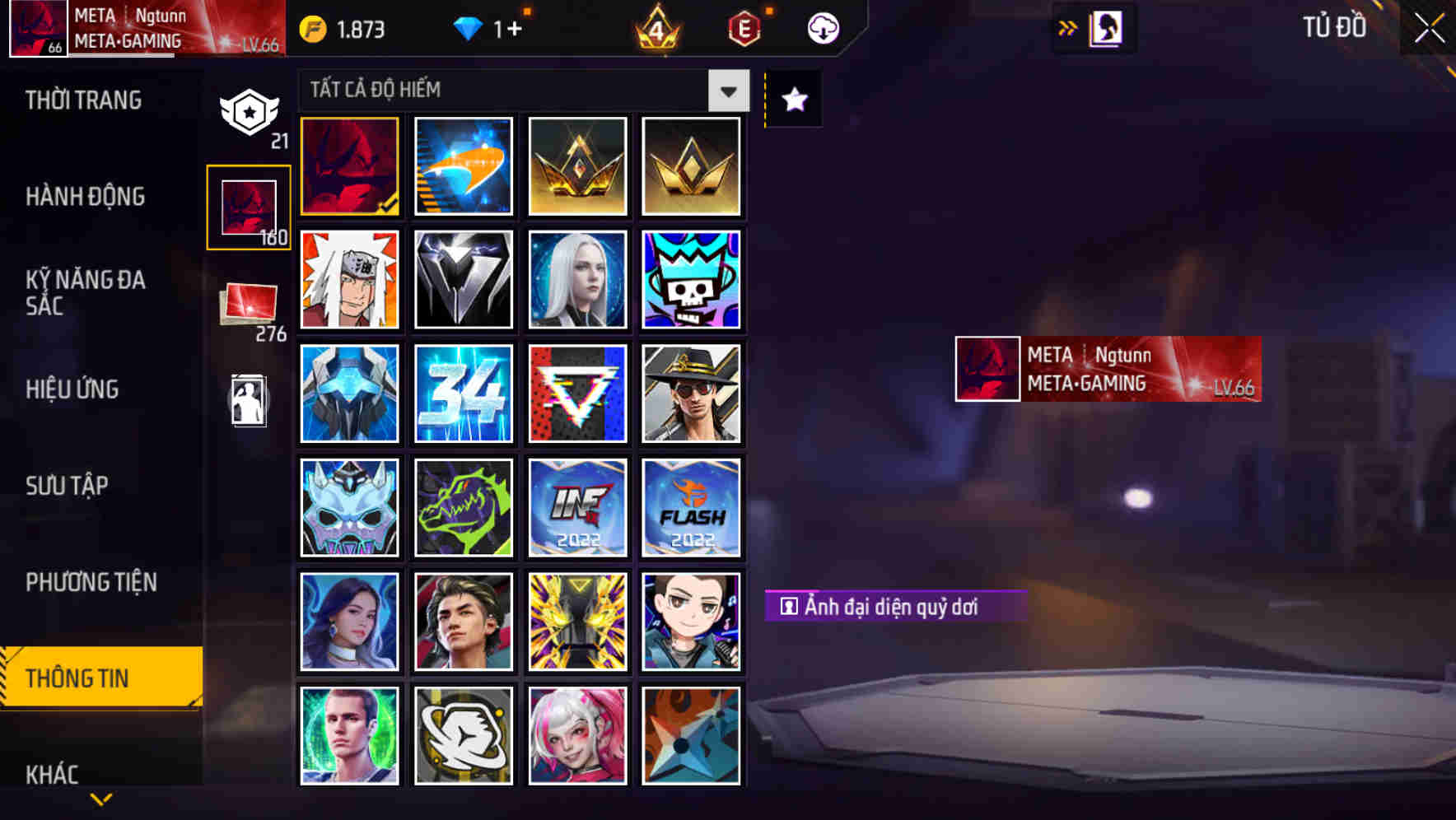Expand the KHÁC section chevron
This screenshot has width=1456, height=820.
click(x=102, y=797)
